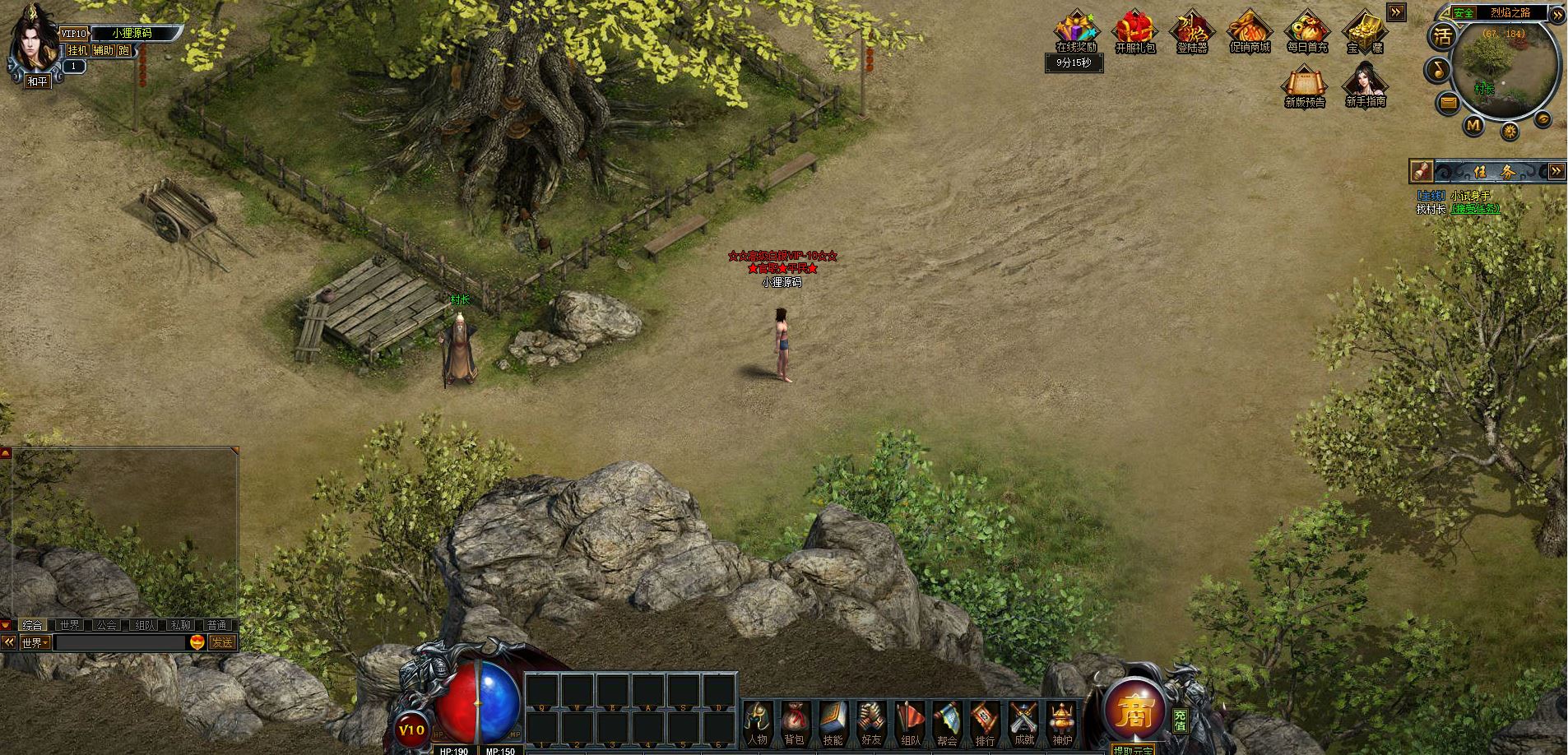The height and width of the screenshot is (755, 1568).
Task: Open the 背包 backpack bag icon
Action: click(794, 722)
